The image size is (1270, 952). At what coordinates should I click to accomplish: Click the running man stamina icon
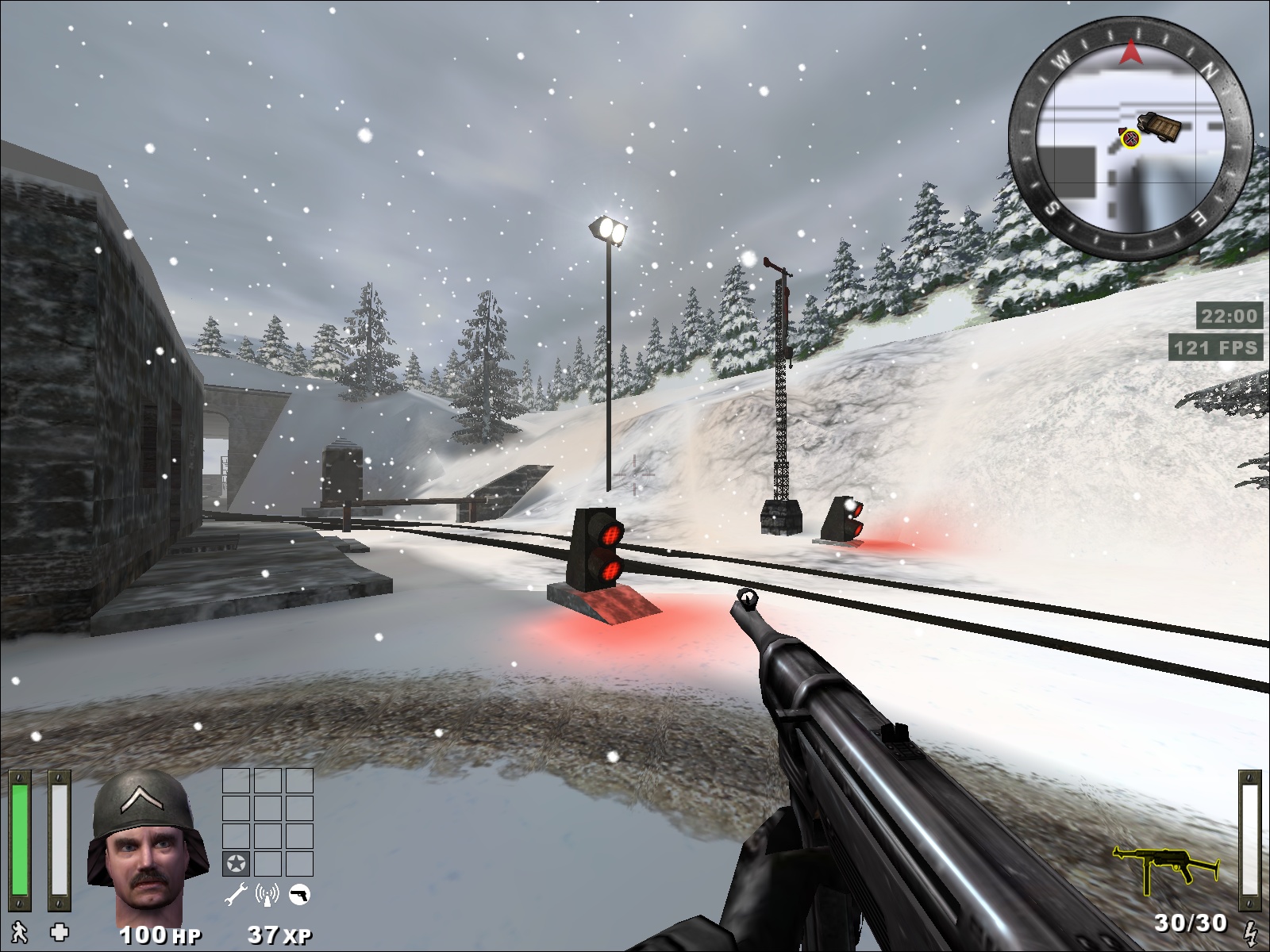18,931
